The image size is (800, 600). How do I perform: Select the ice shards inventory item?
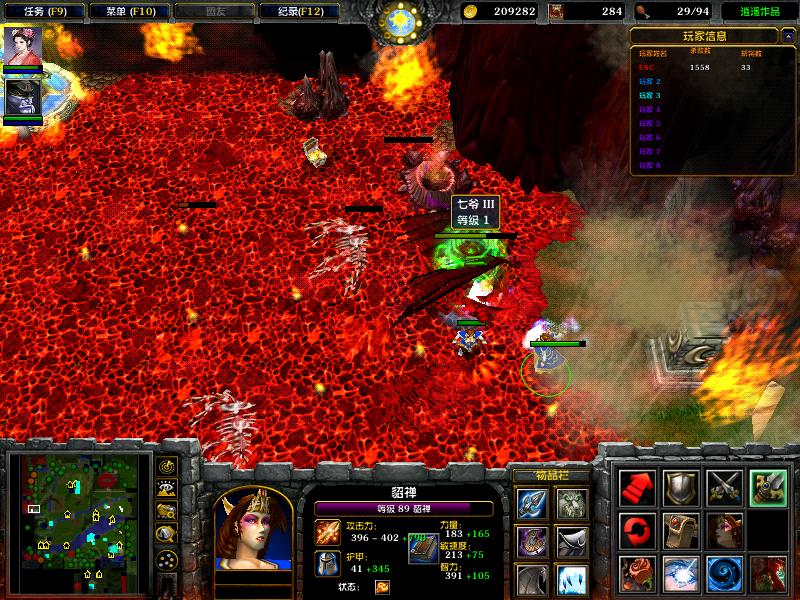click(x=571, y=579)
